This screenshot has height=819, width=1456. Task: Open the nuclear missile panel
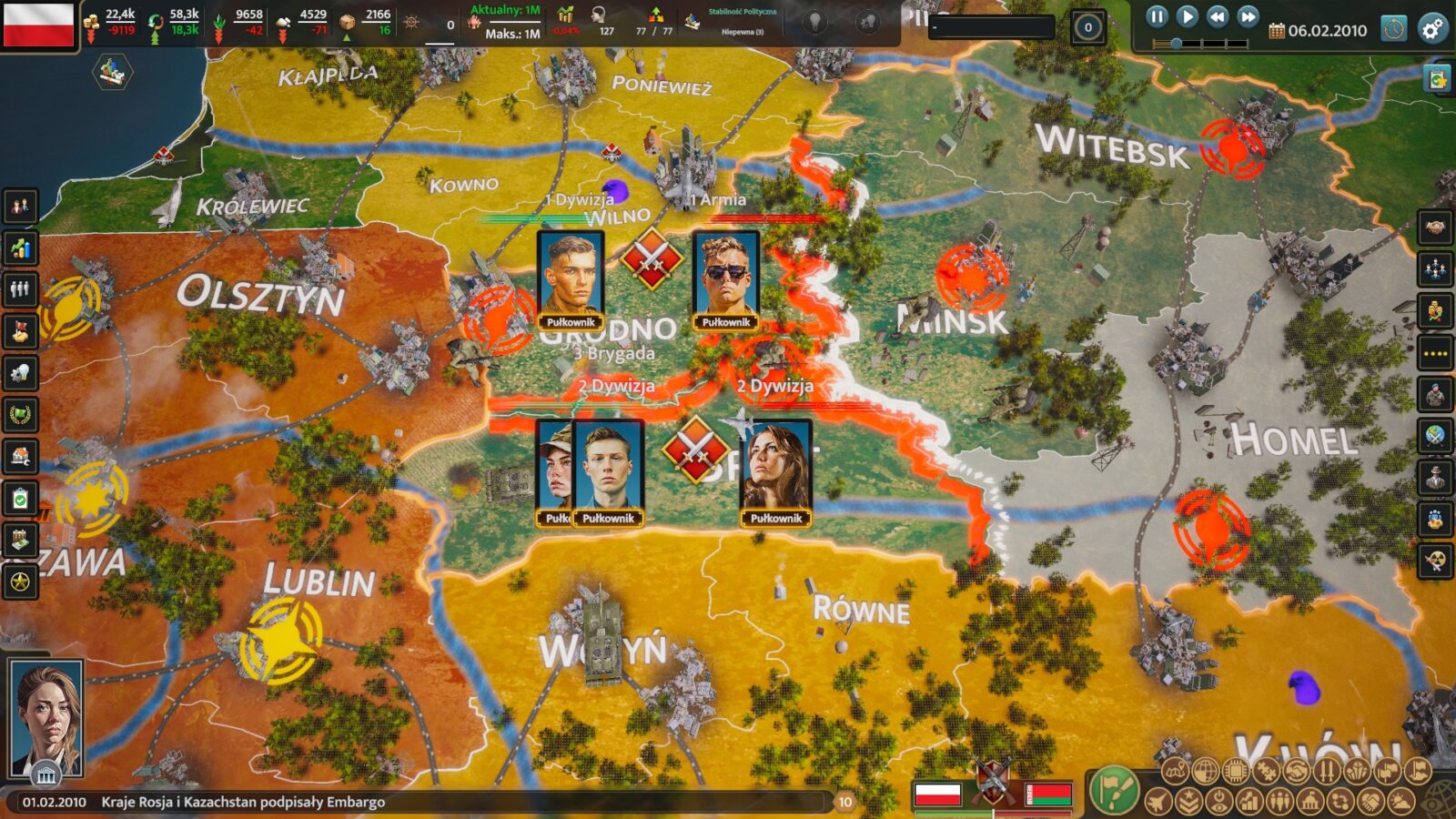pos(1435,561)
